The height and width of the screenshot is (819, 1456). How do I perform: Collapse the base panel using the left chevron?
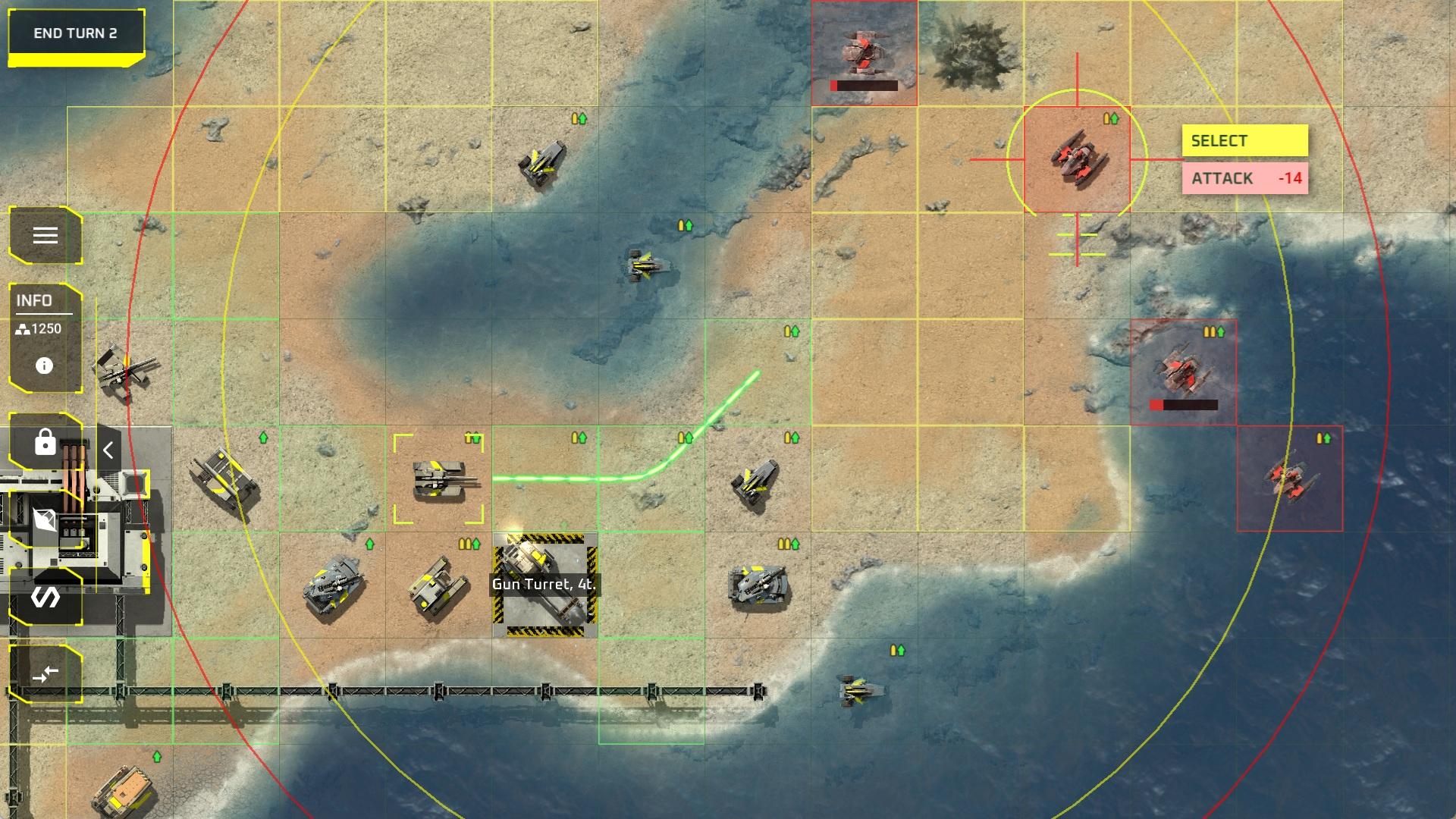tap(107, 449)
